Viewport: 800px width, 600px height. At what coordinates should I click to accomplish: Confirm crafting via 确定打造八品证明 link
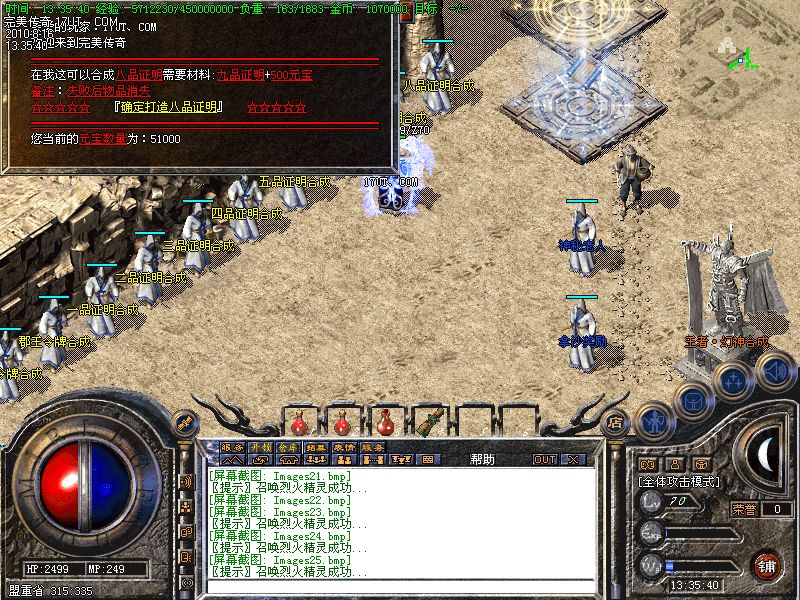tap(169, 107)
